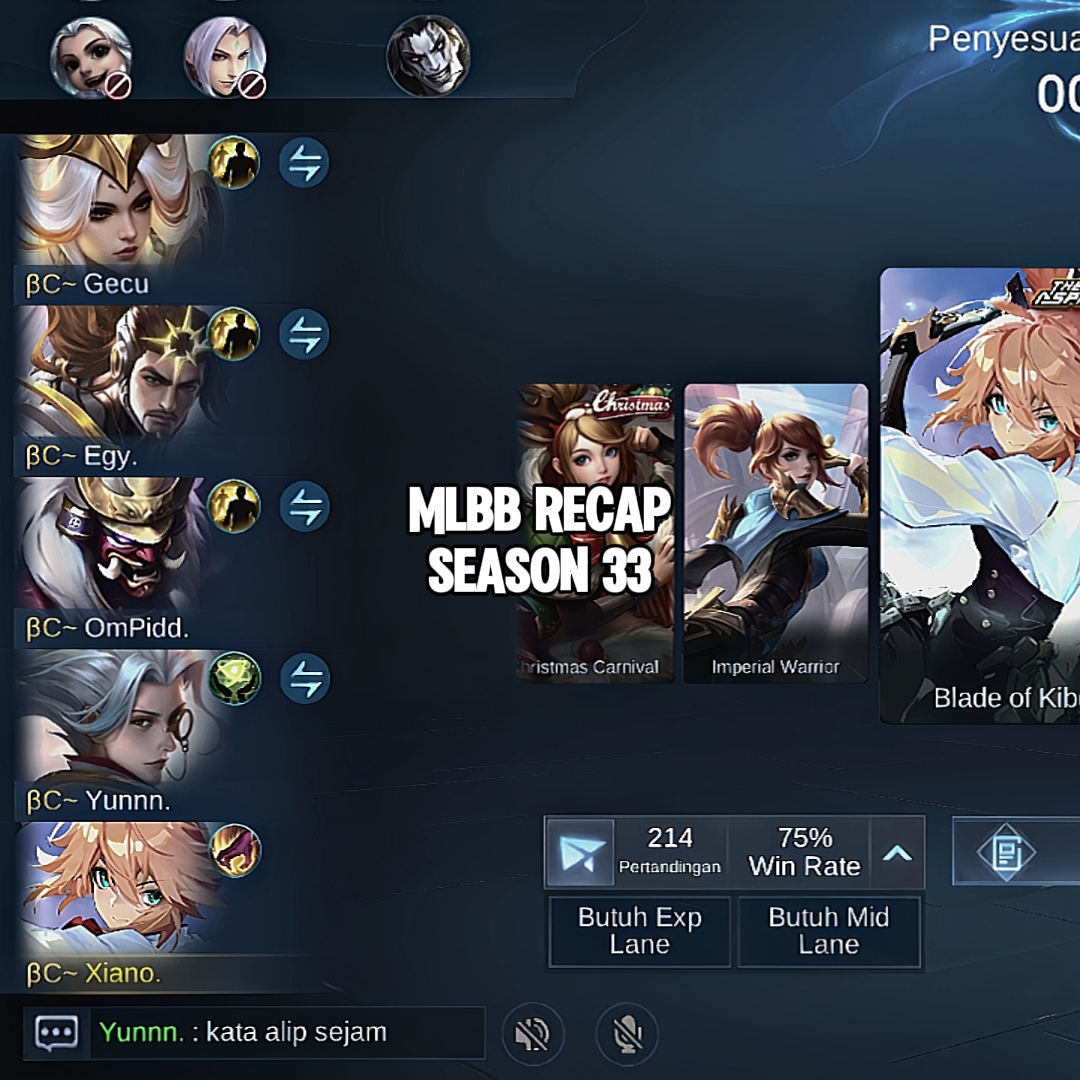1080x1080 pixels.
Task: Send the 'Butuh Mid Lane' quick message
Action: click(x=828, y=931)
